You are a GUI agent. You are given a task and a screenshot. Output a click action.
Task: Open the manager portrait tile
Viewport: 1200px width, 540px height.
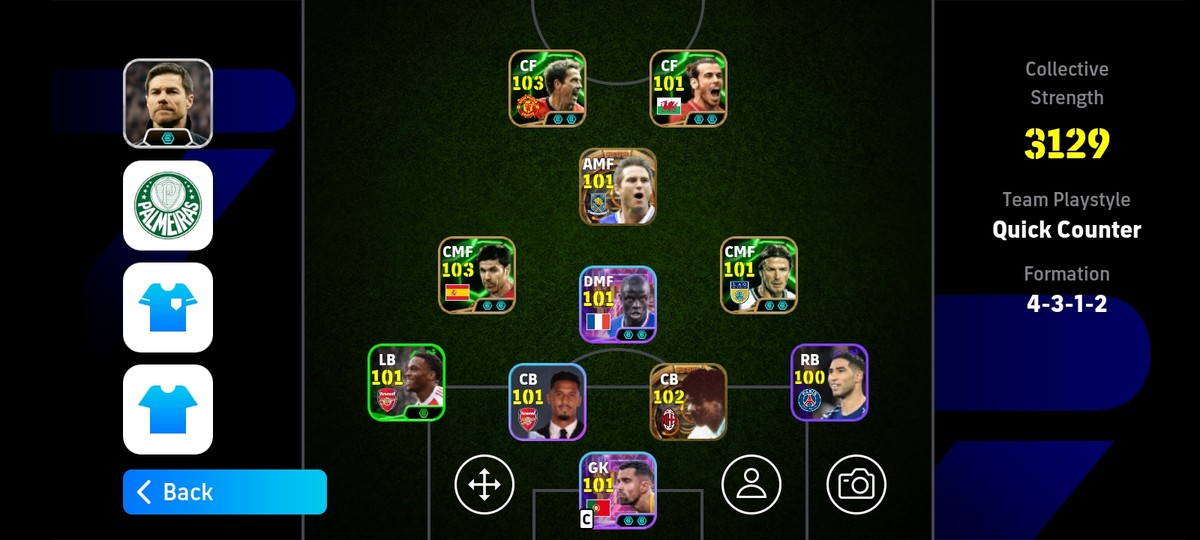pyautogui.click(x=168, y=103)
